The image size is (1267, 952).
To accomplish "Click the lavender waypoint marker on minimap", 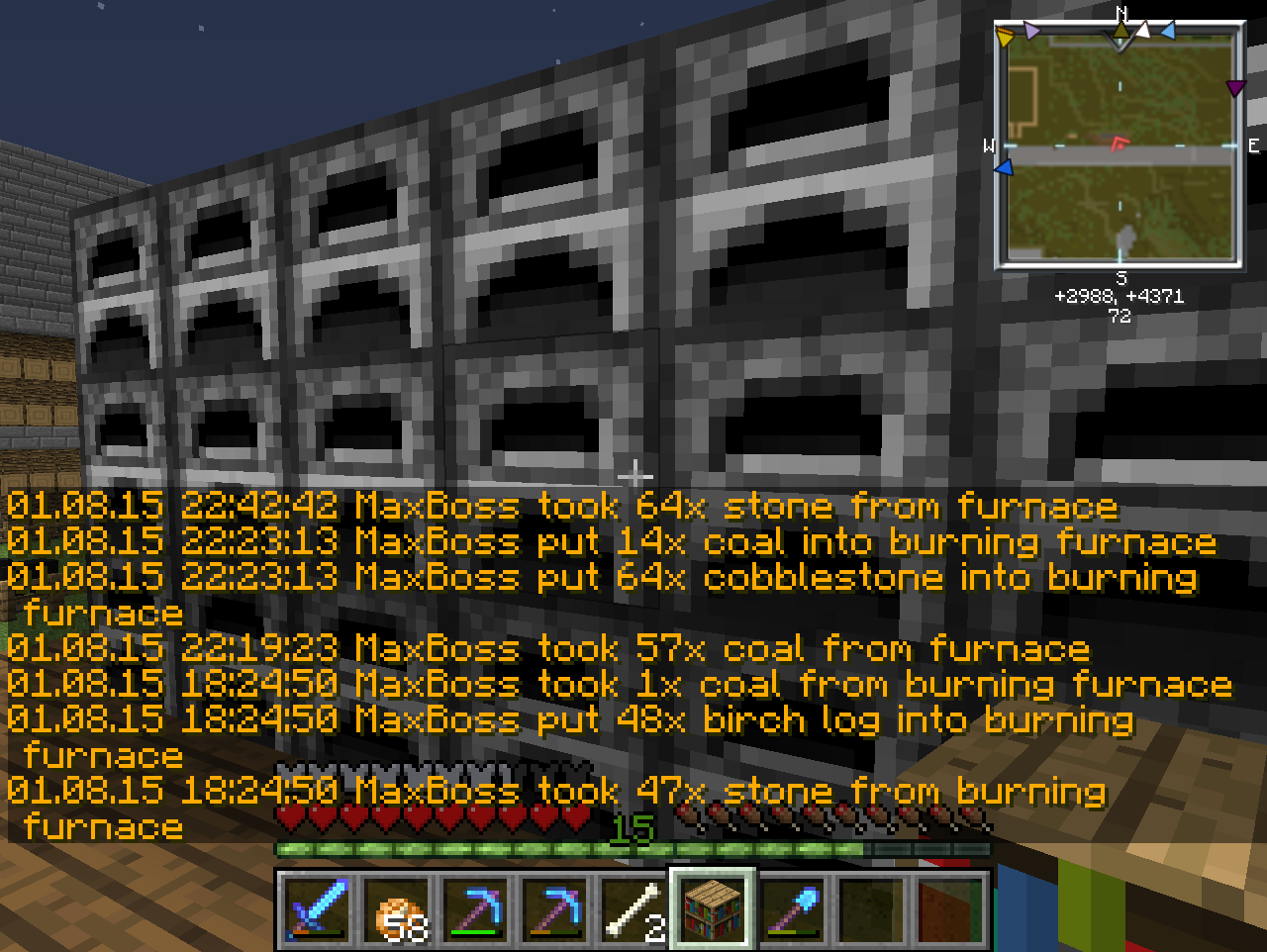I will click(1032, 32).
